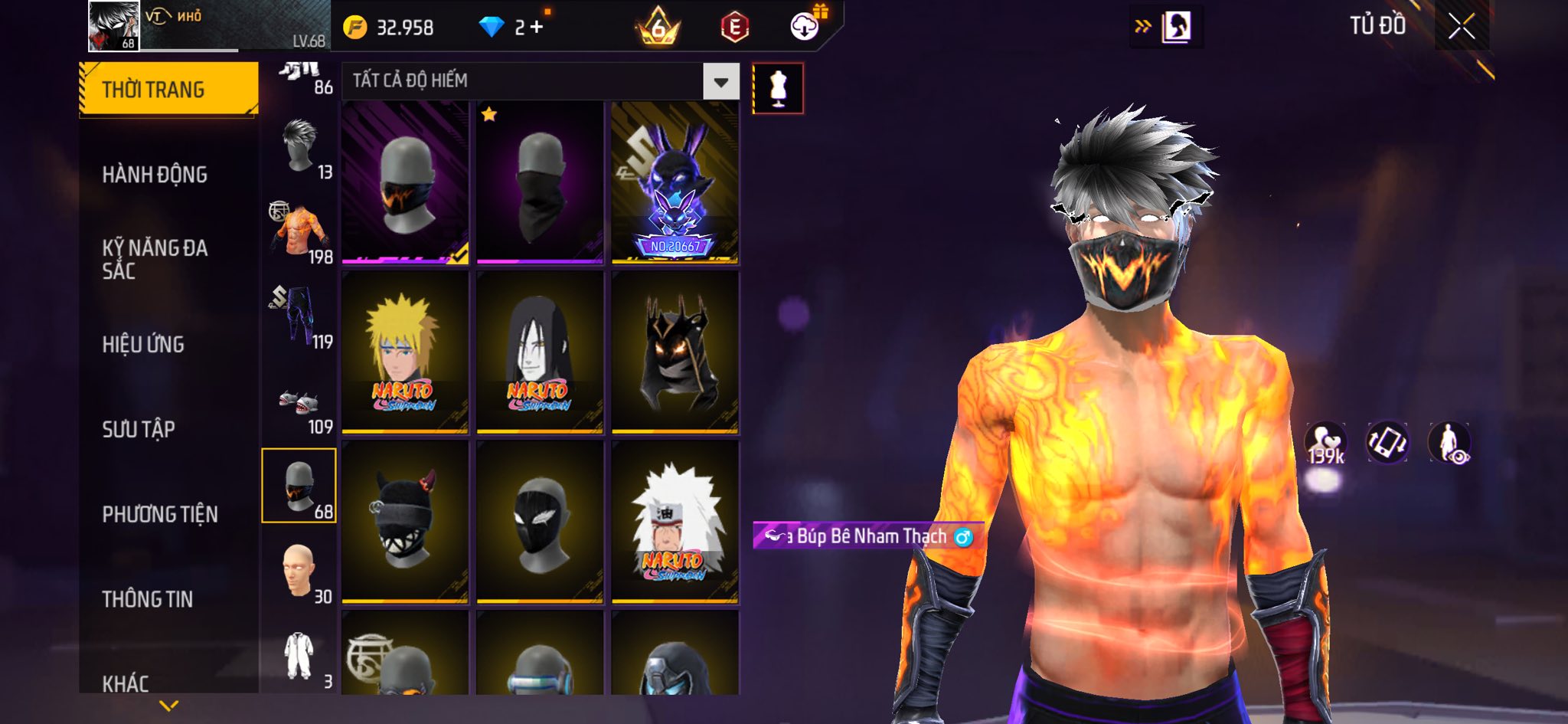Screen dimensions: 1568x724
Task: Select the blue rabbit NO.20667 mask
Action: coord(675,182)
